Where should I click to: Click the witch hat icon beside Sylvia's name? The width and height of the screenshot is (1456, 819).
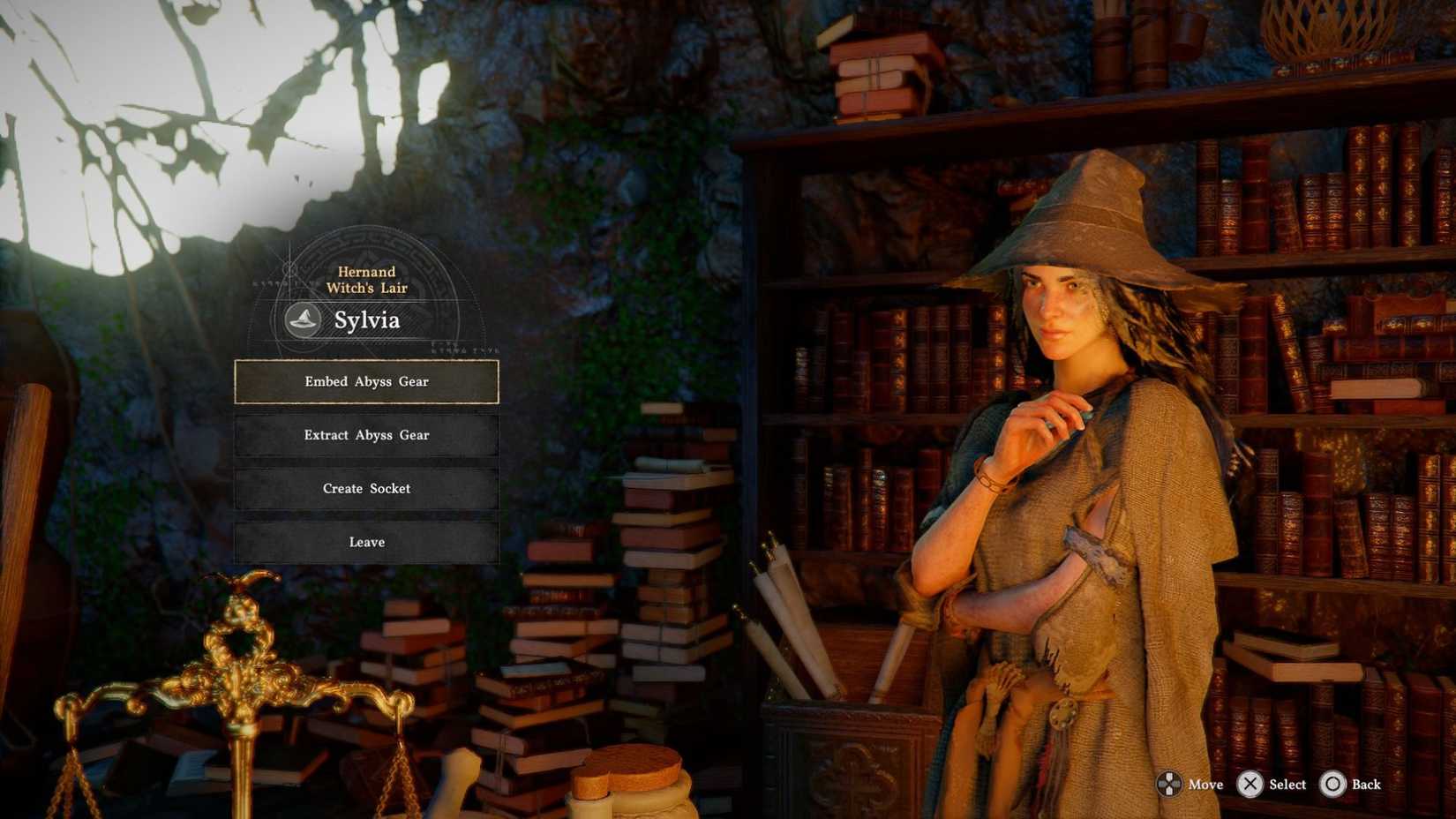pyautogui.click(x=302, y=319)
